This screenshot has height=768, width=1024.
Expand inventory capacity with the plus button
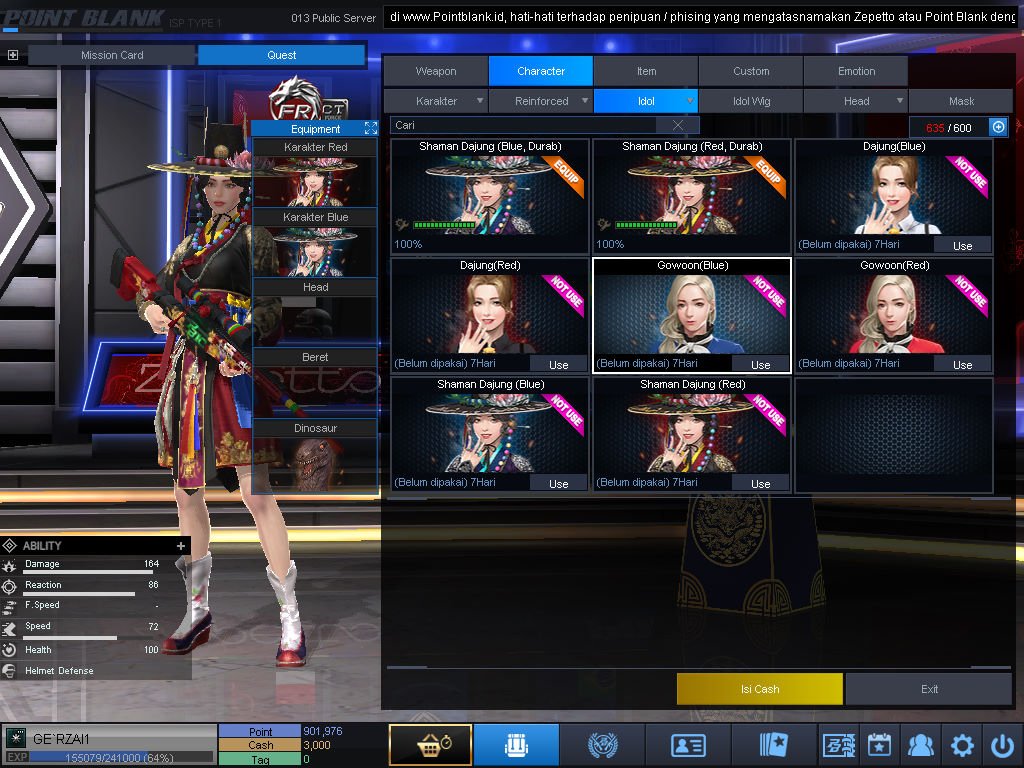tap(998, 127)
